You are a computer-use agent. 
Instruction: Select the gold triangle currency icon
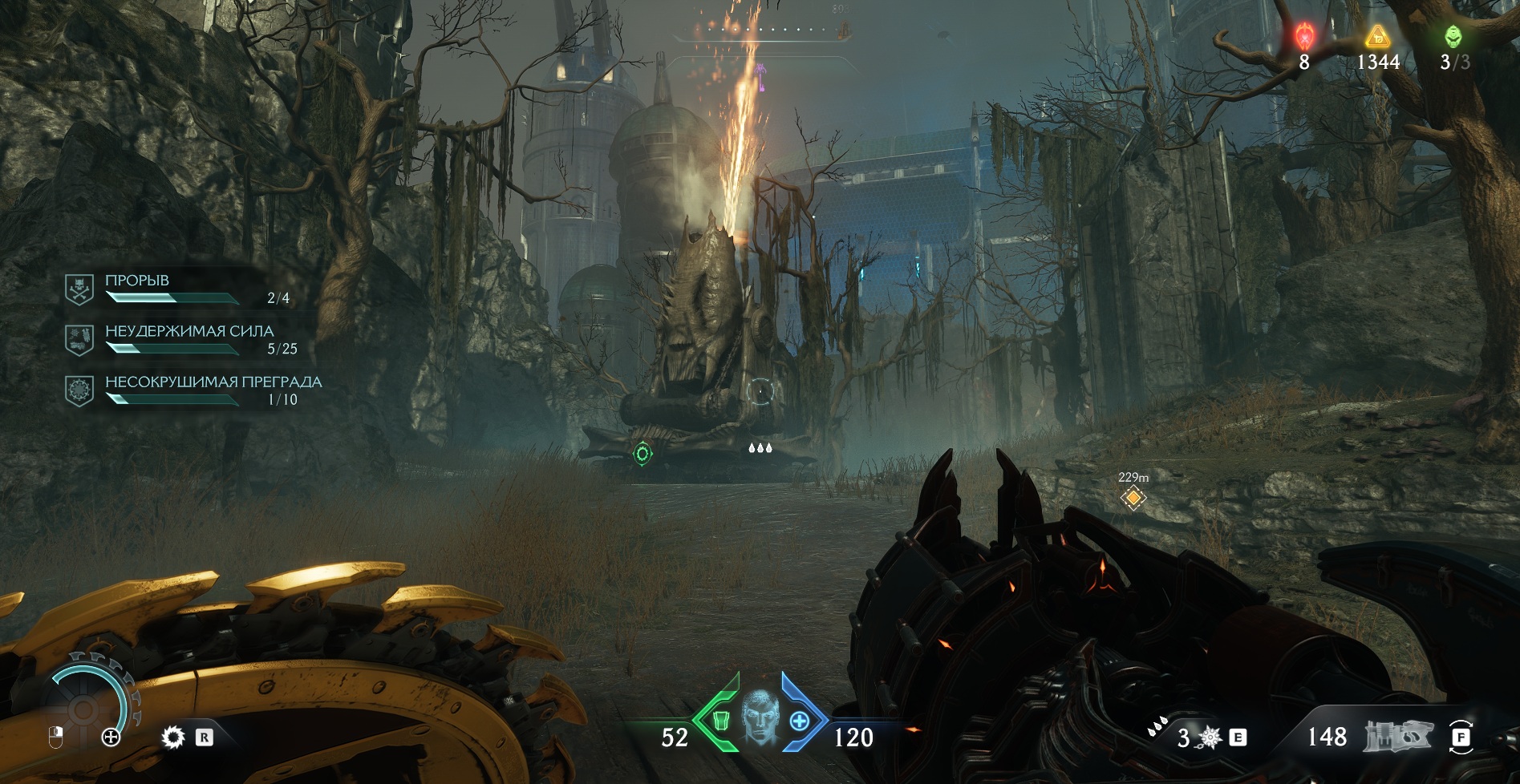click(x=1377, y=36)
